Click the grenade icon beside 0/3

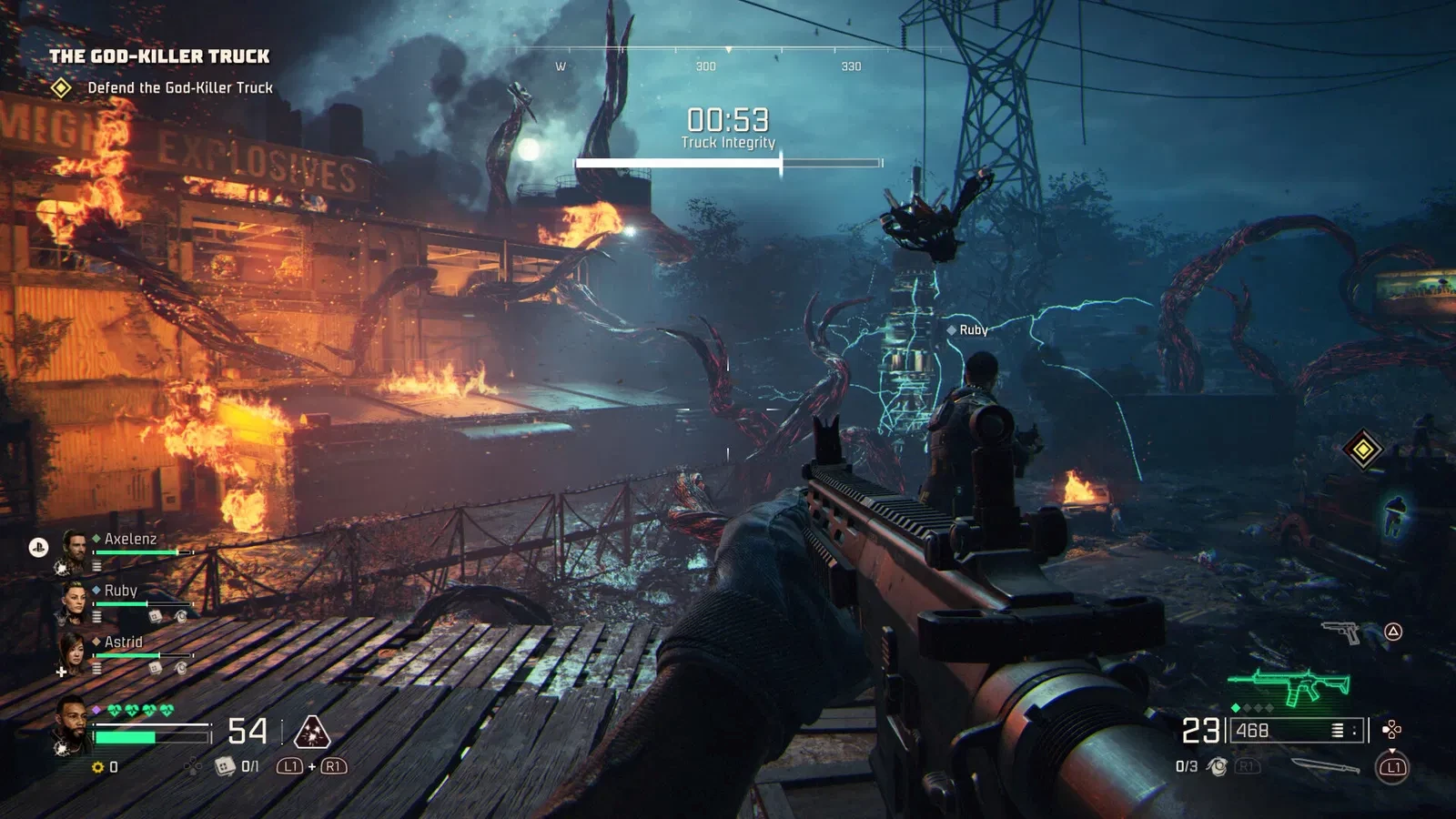[x=1217, y=767]
